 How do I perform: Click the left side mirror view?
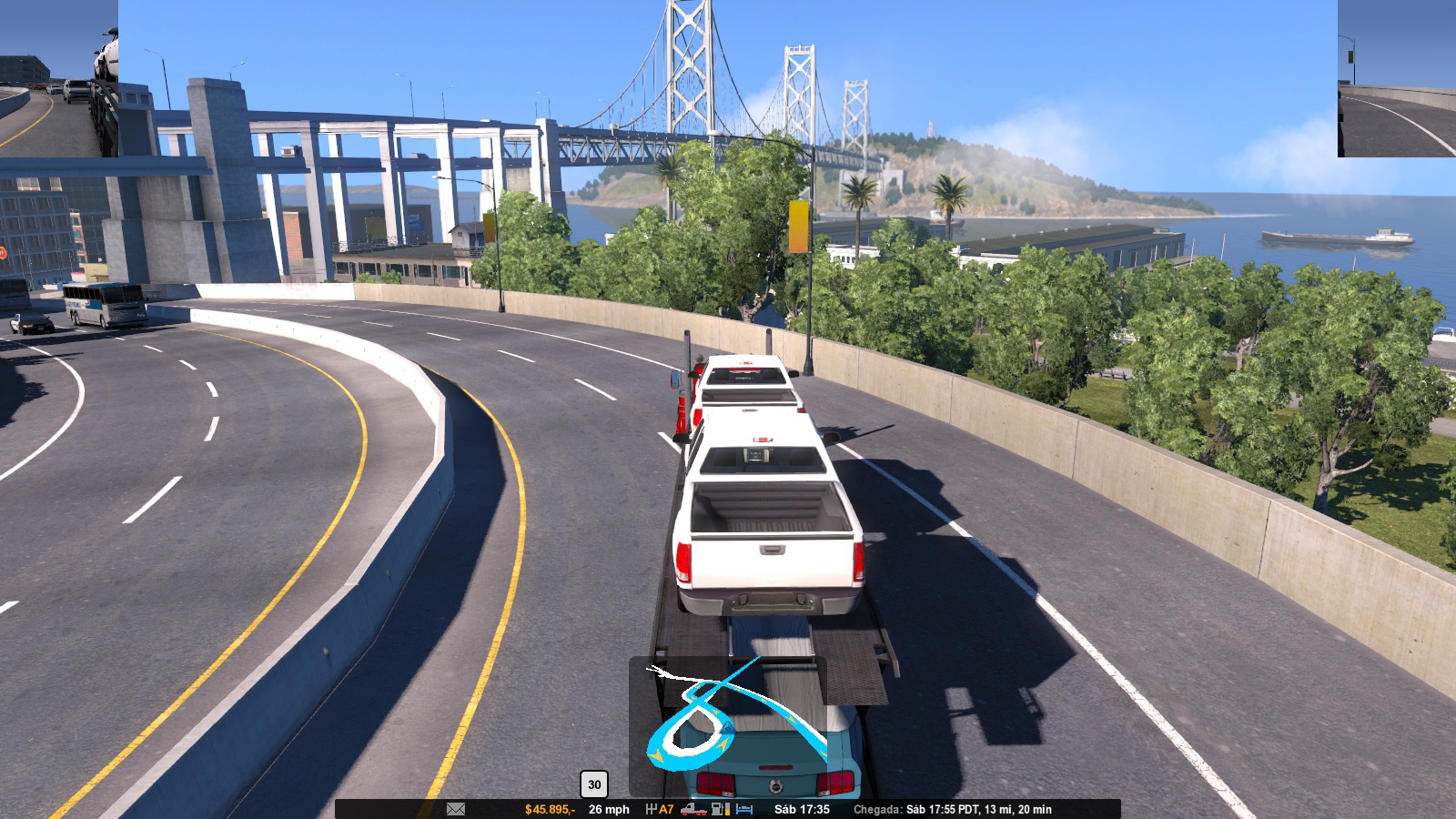(59, 78)
